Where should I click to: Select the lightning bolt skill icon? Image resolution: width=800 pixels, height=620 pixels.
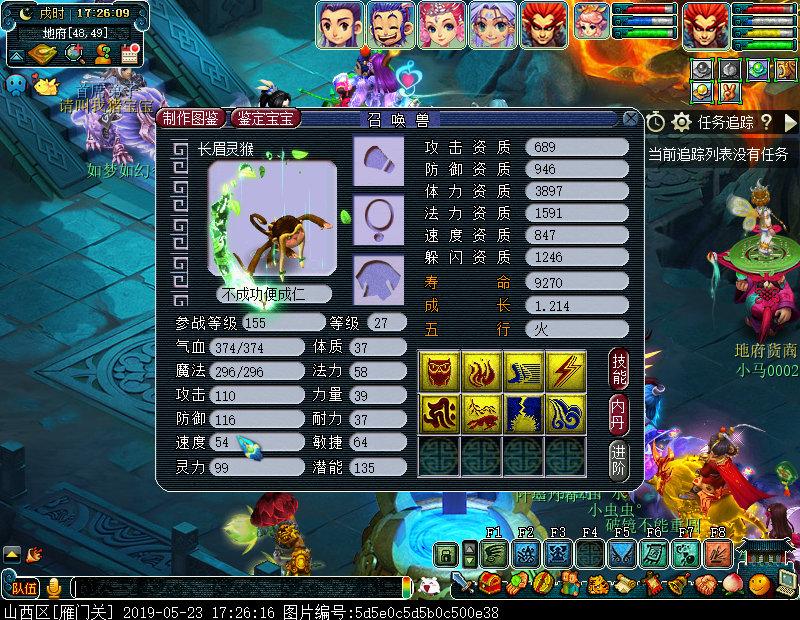565,370
